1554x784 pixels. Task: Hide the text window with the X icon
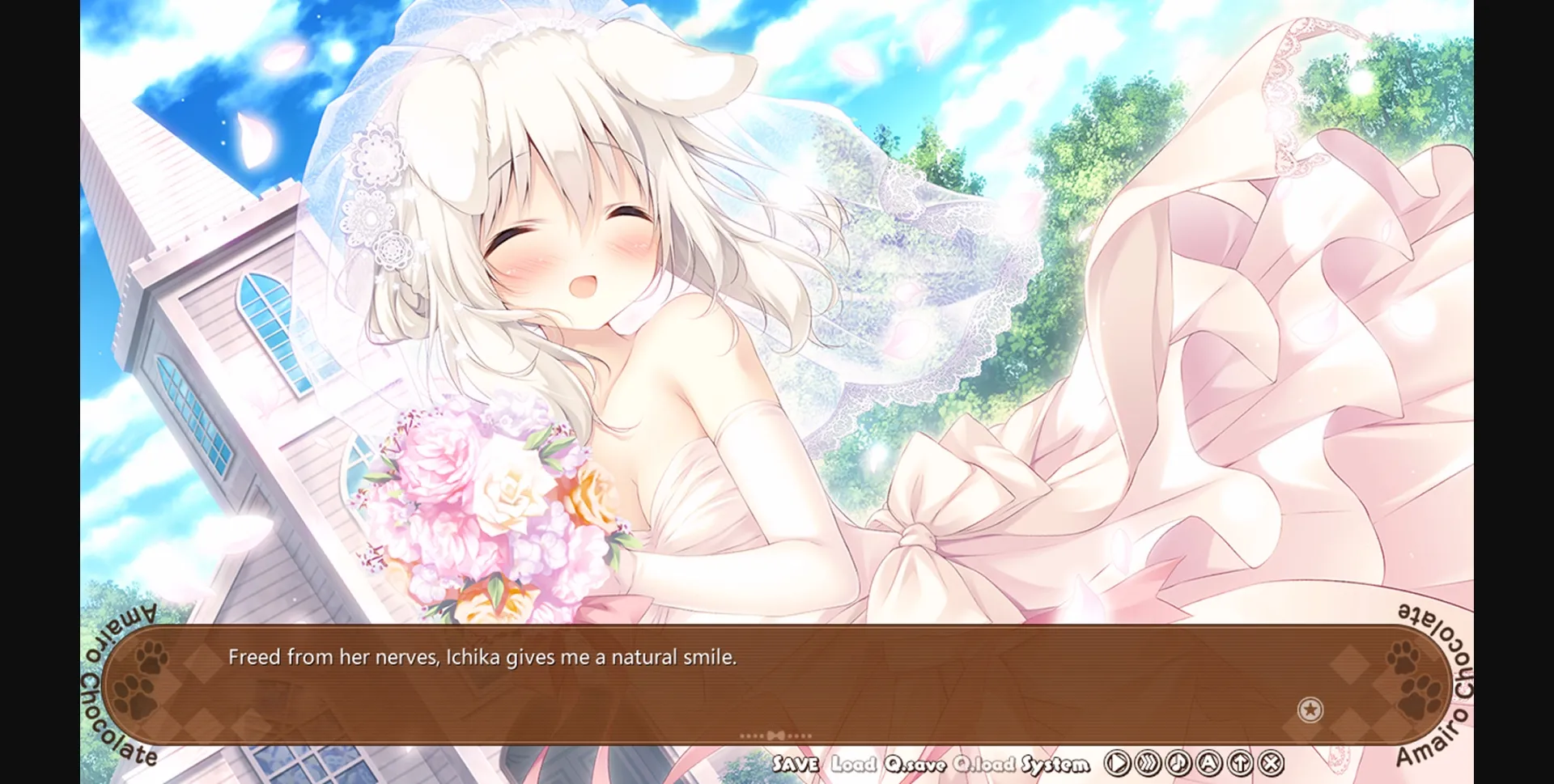pos(1271,763)
